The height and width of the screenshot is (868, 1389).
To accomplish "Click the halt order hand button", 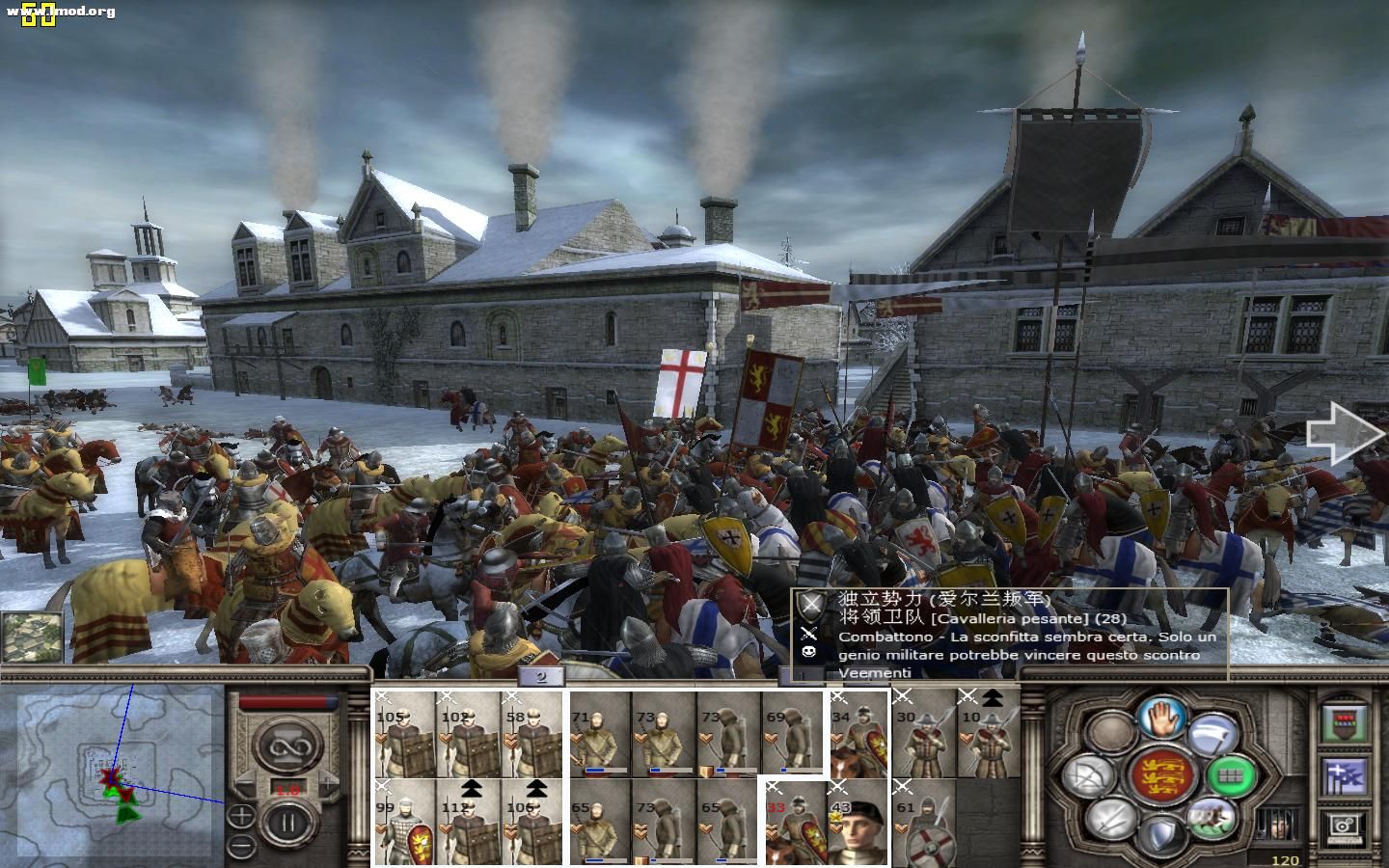I will tap(1161, 718).
